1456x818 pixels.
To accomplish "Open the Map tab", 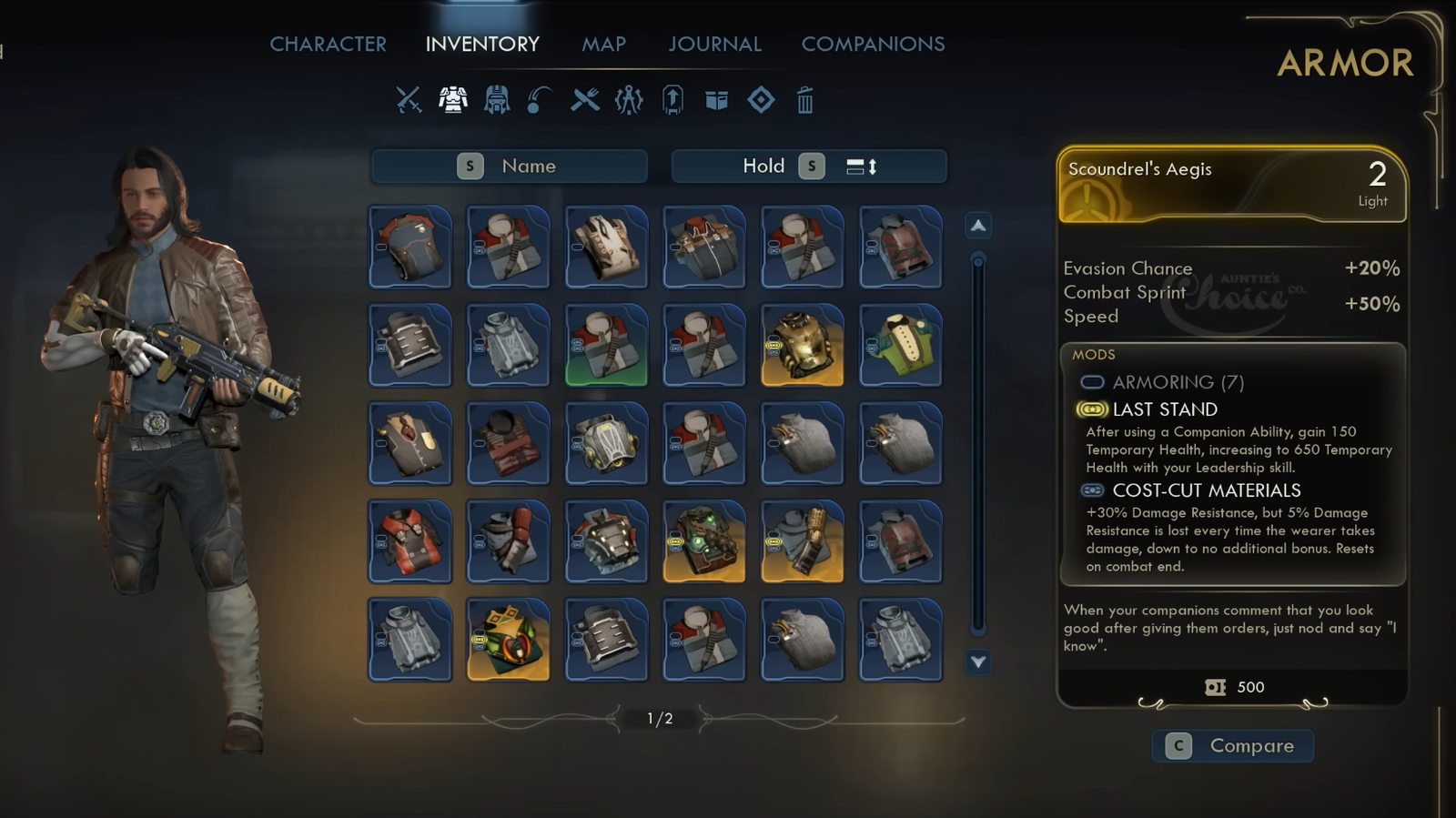I will pos(603,44).
